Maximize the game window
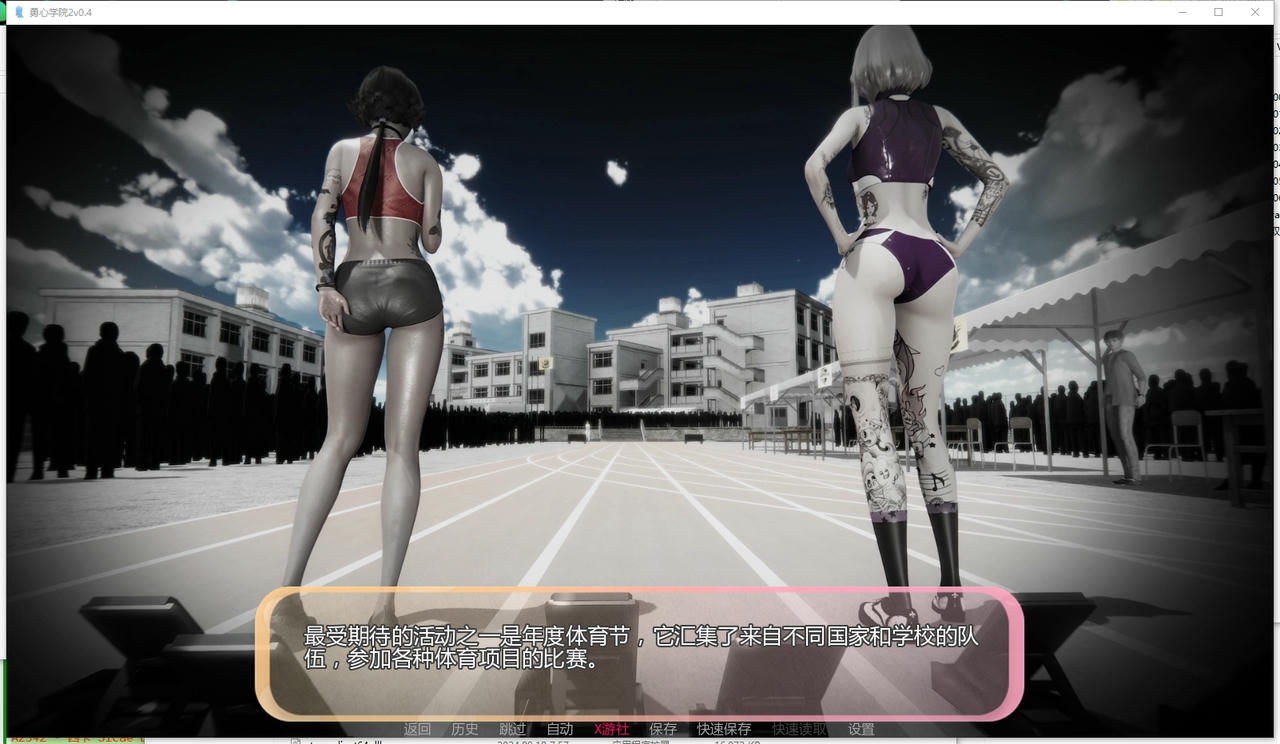Screen dimensions: 1280x744 [1216, 10]
